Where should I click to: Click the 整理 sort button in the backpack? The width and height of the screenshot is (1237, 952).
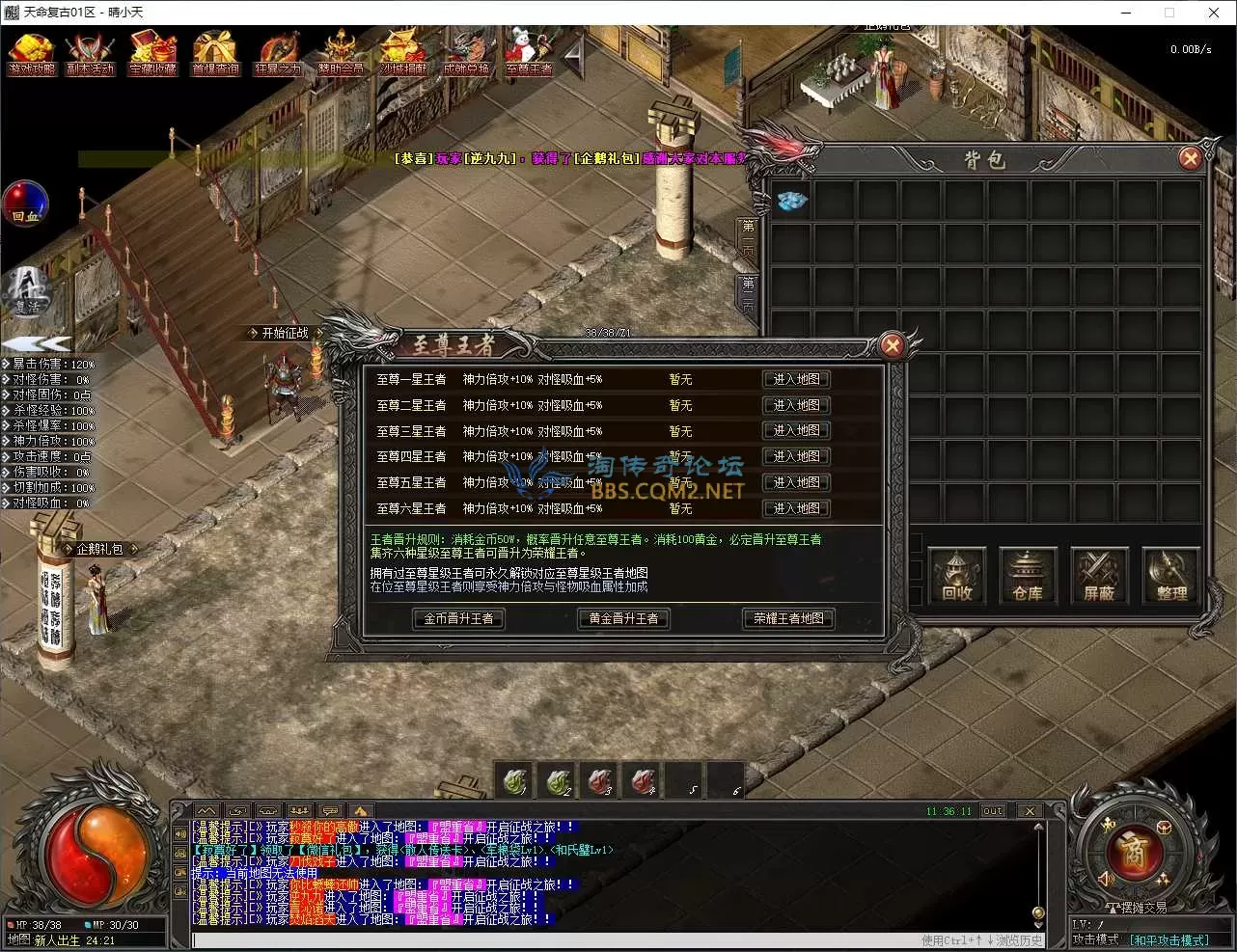click(x=1170, y=578)
